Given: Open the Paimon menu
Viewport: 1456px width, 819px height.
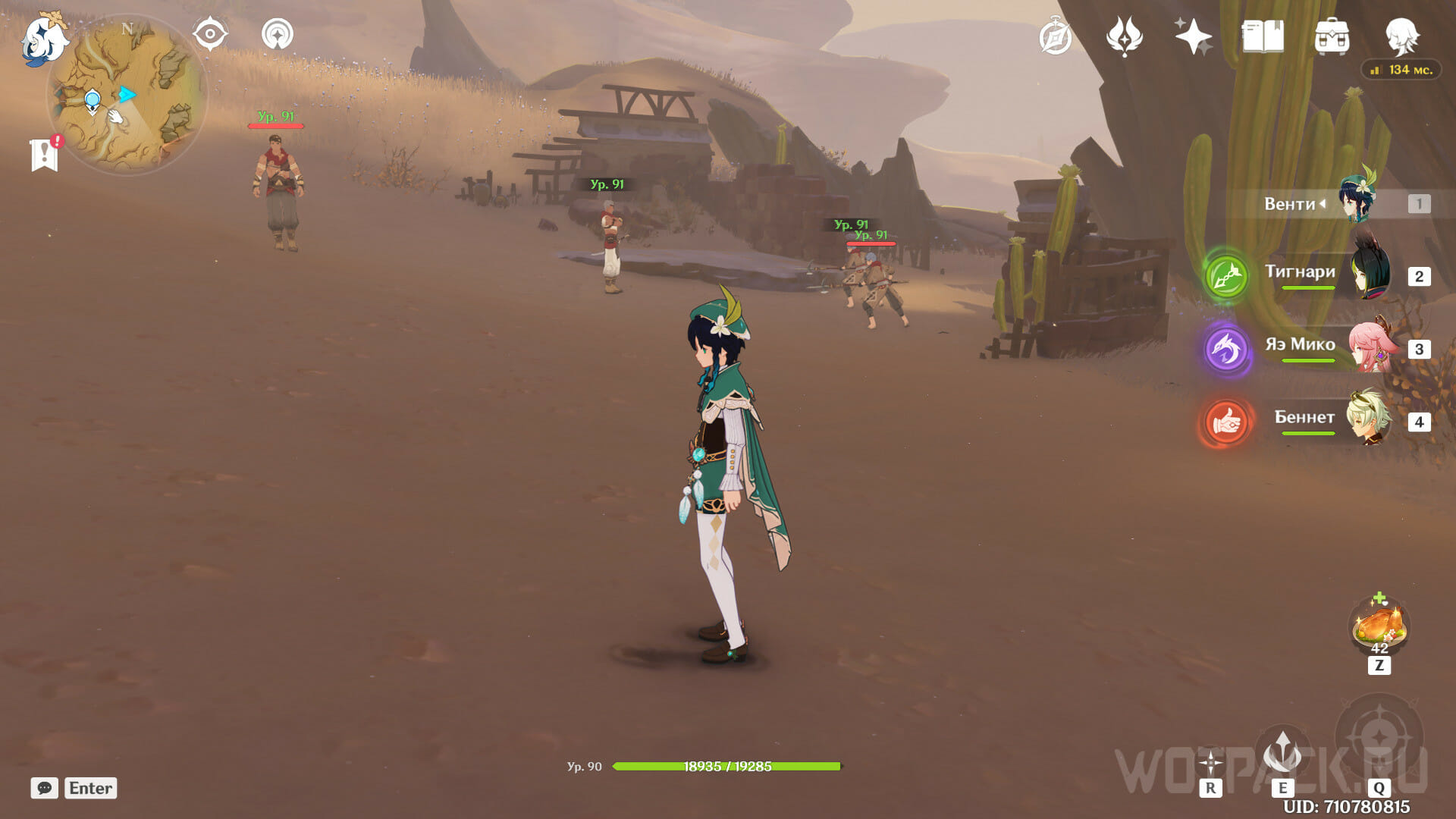Looking at the screenshot, I should (x=44, y=38).
